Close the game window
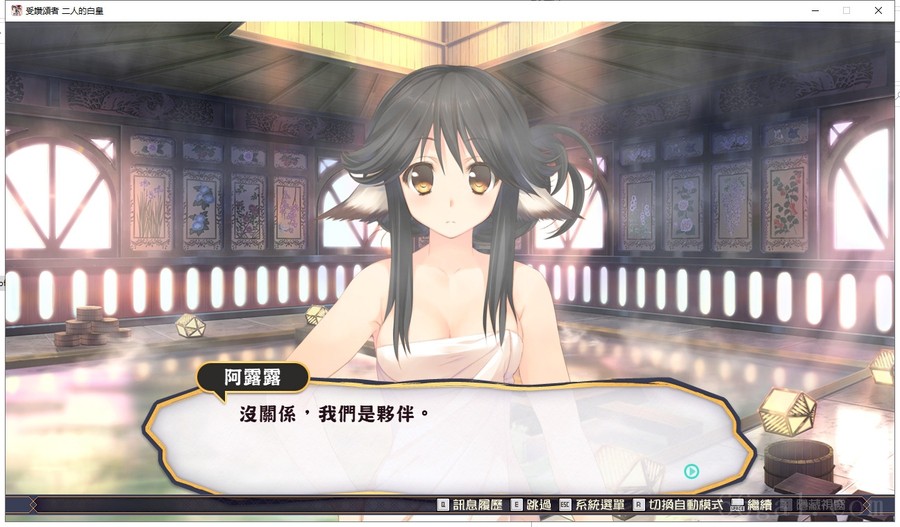Screen dimensions: 900x527 tap(878, 10)
